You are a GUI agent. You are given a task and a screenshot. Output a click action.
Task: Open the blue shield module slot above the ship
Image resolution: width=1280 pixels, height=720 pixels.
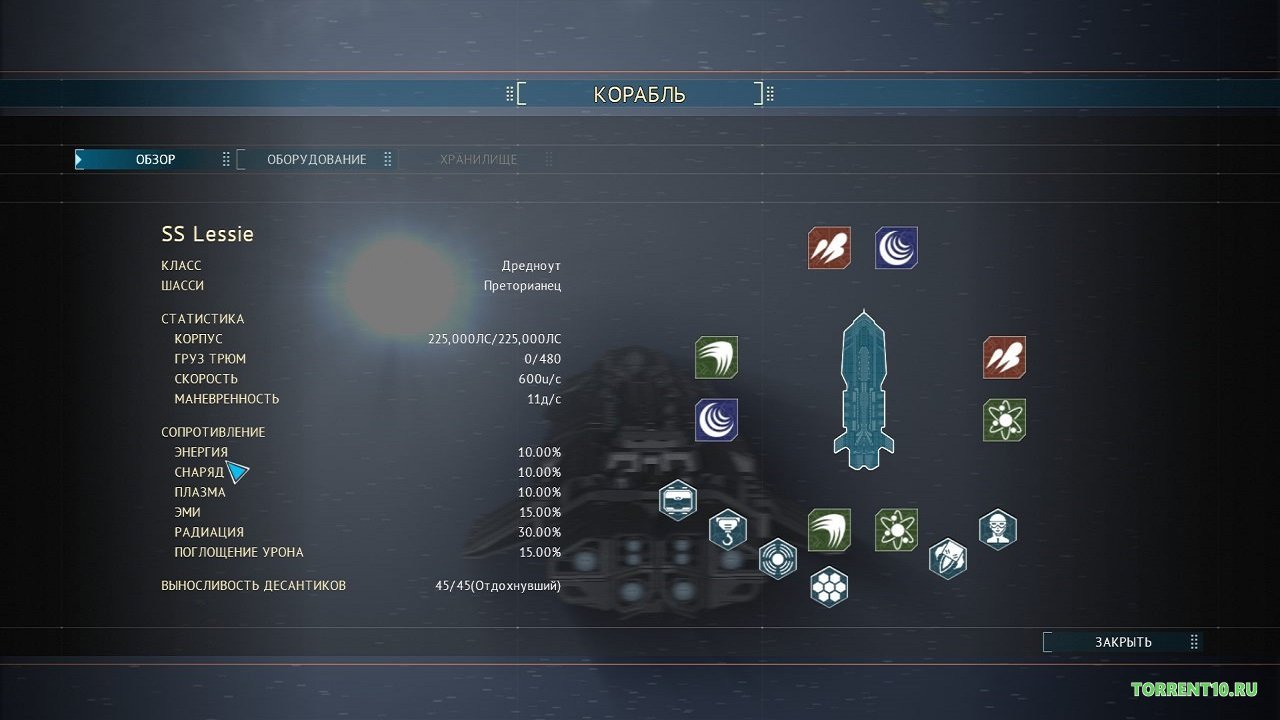[x=896, y=248]
